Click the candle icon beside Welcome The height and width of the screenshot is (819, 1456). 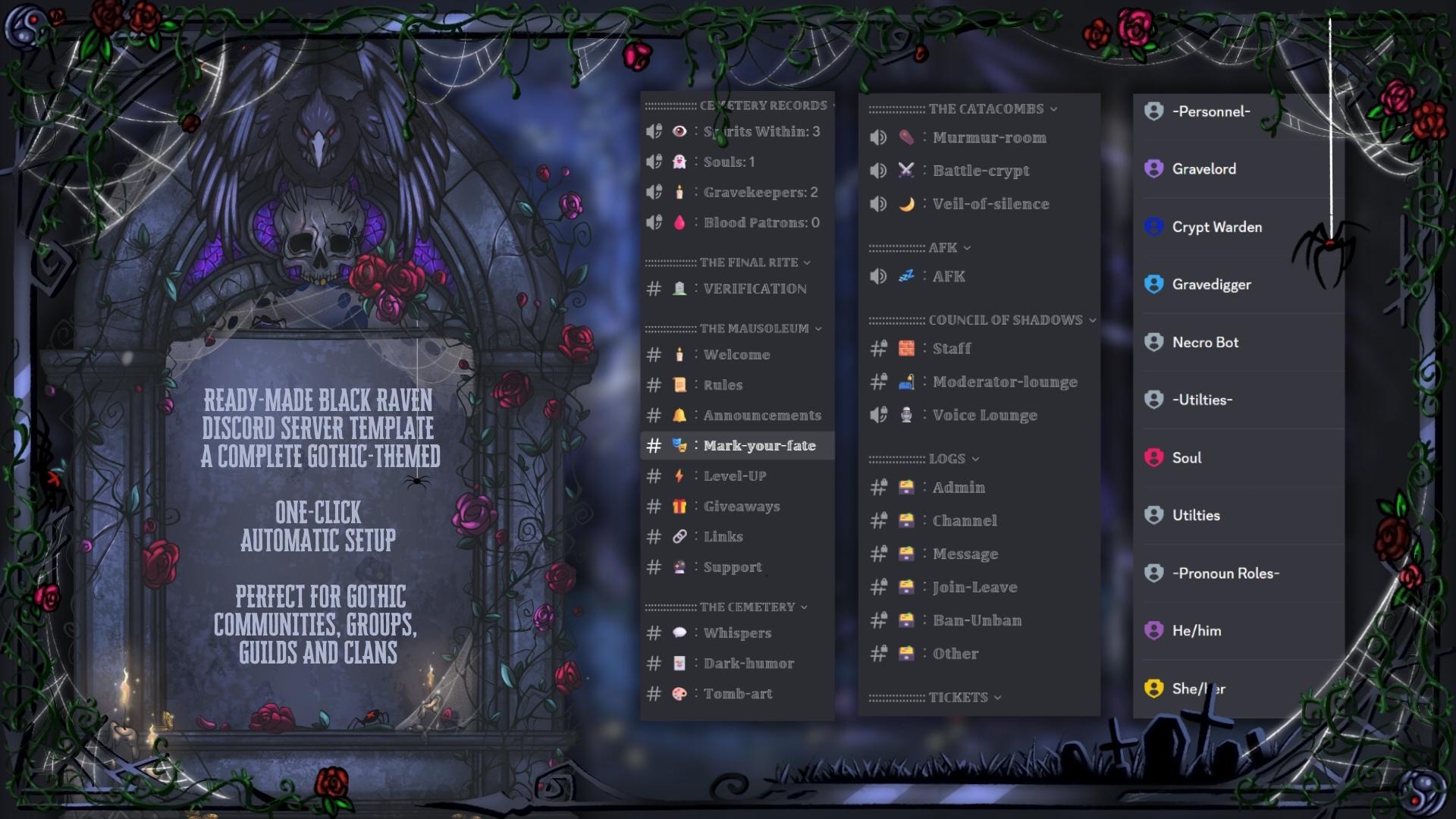[x=680, y=354]
